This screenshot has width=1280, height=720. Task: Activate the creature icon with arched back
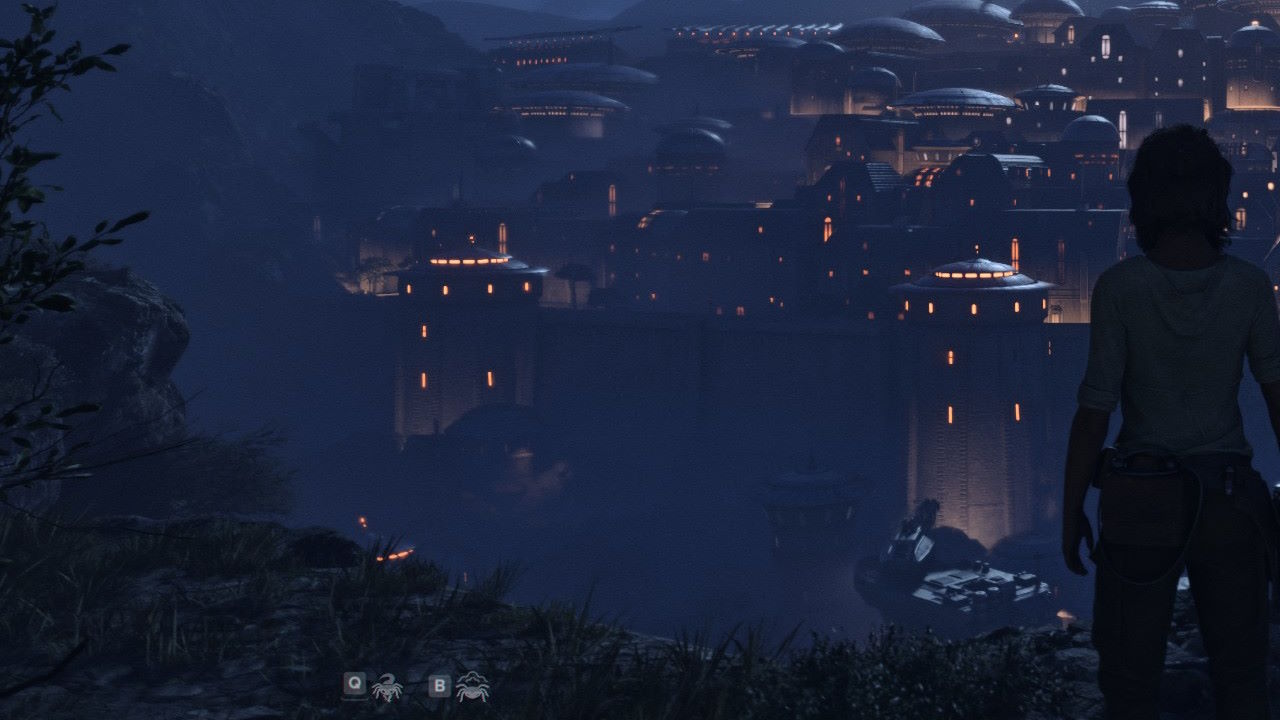[x=472, y=687]
